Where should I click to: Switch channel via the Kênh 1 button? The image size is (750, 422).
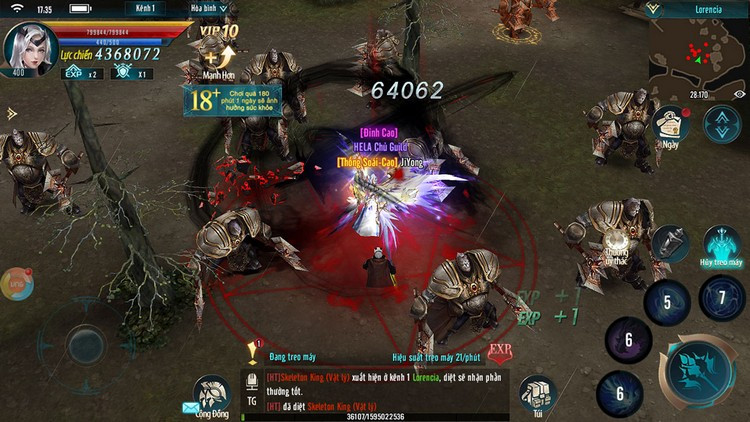(146, 8)
